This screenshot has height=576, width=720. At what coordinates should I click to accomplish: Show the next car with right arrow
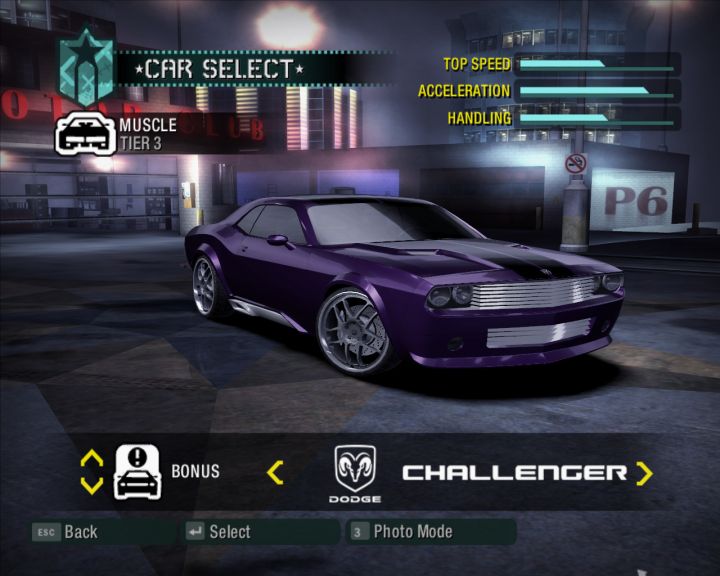(x=644, y=472)
